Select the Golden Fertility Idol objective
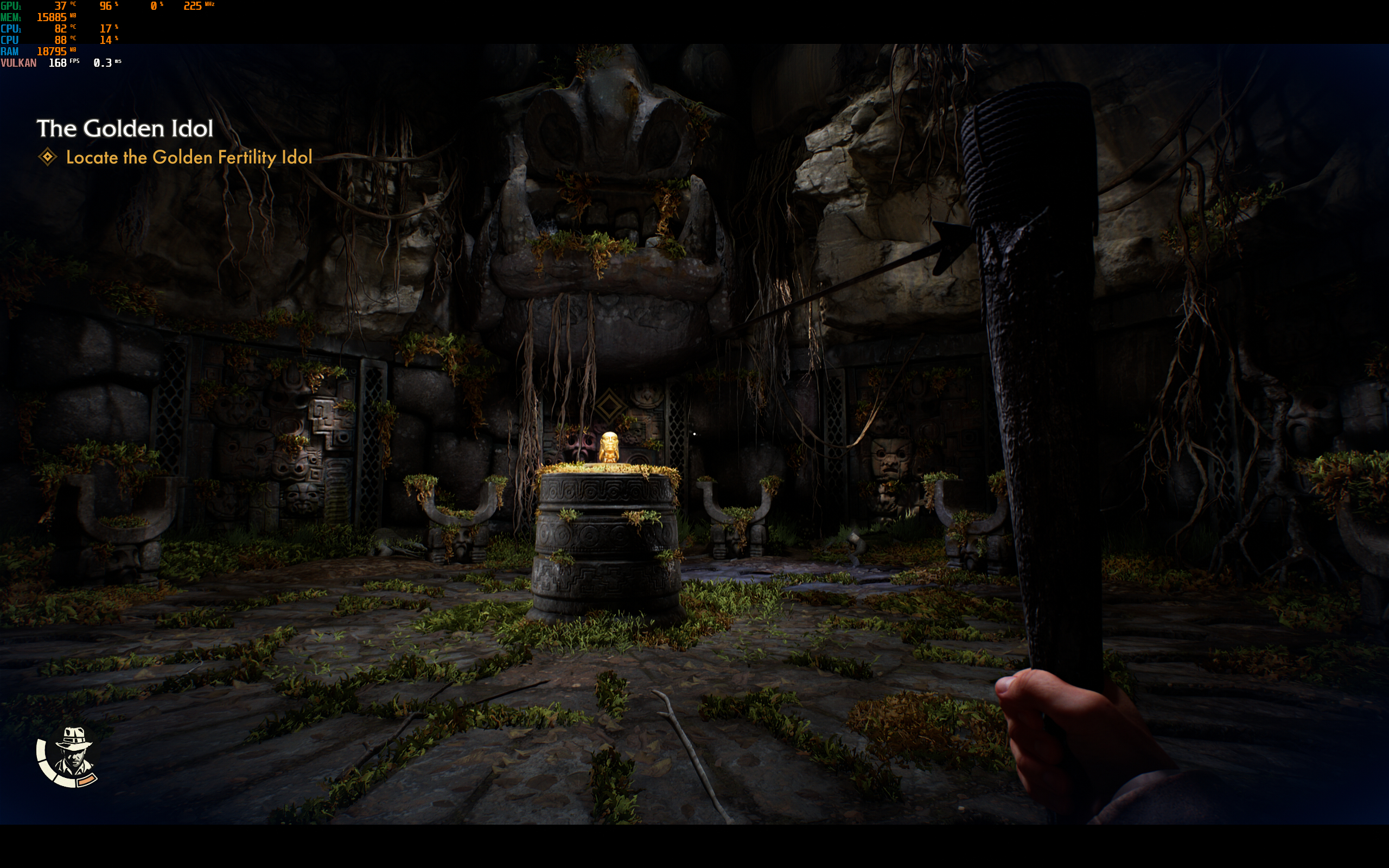 tap(189, 157)
